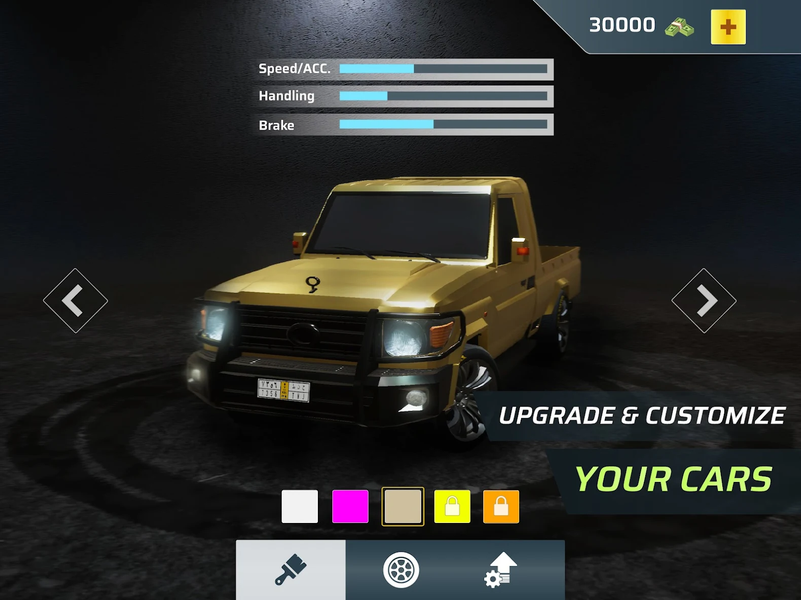Add more cash with the plus button
Screen dimensions: 801x600
point(728,27)
